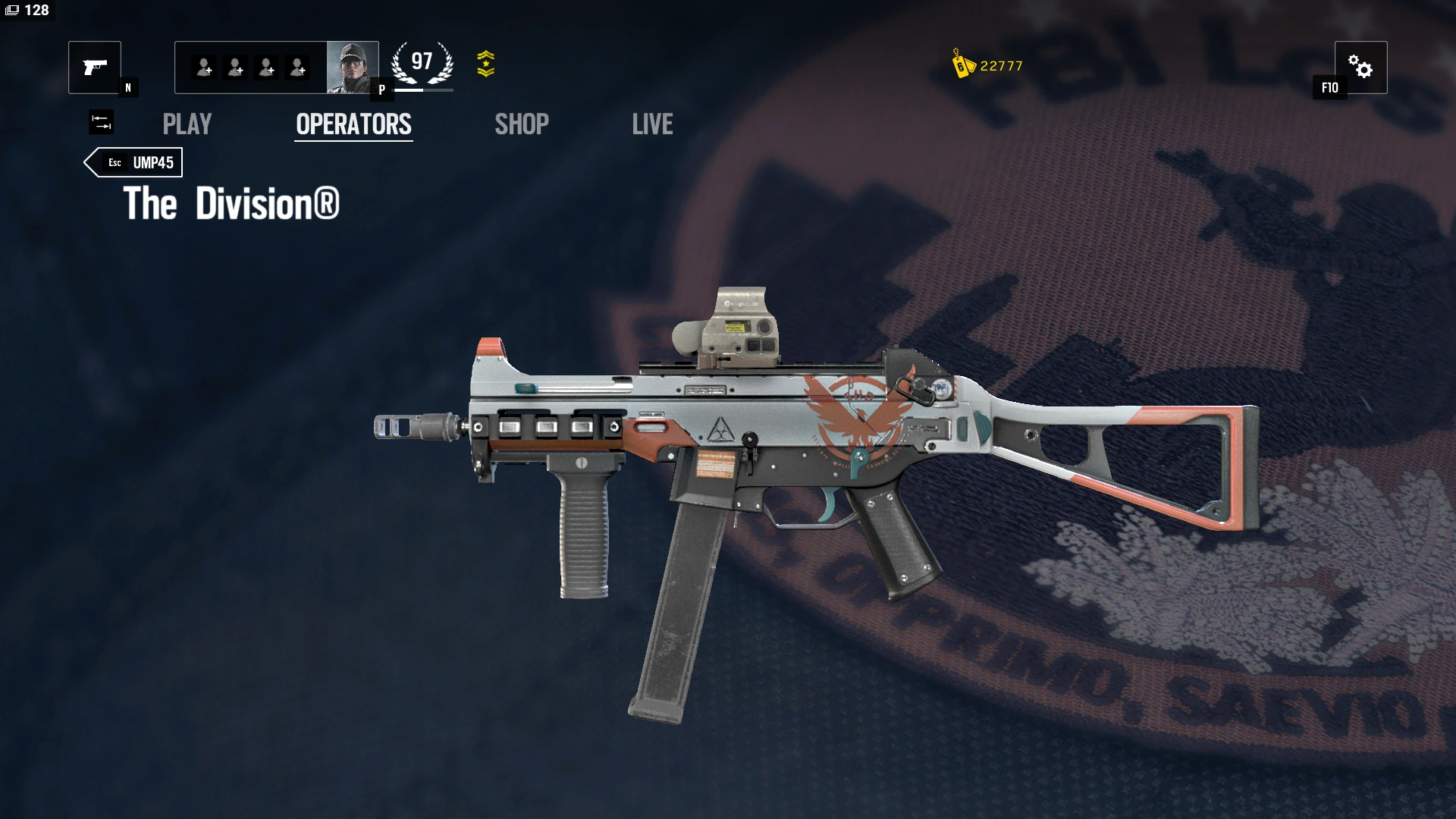Invite a player via first squad slot icon
Viewport: 1456px width, 819px height.
[203, 67]
